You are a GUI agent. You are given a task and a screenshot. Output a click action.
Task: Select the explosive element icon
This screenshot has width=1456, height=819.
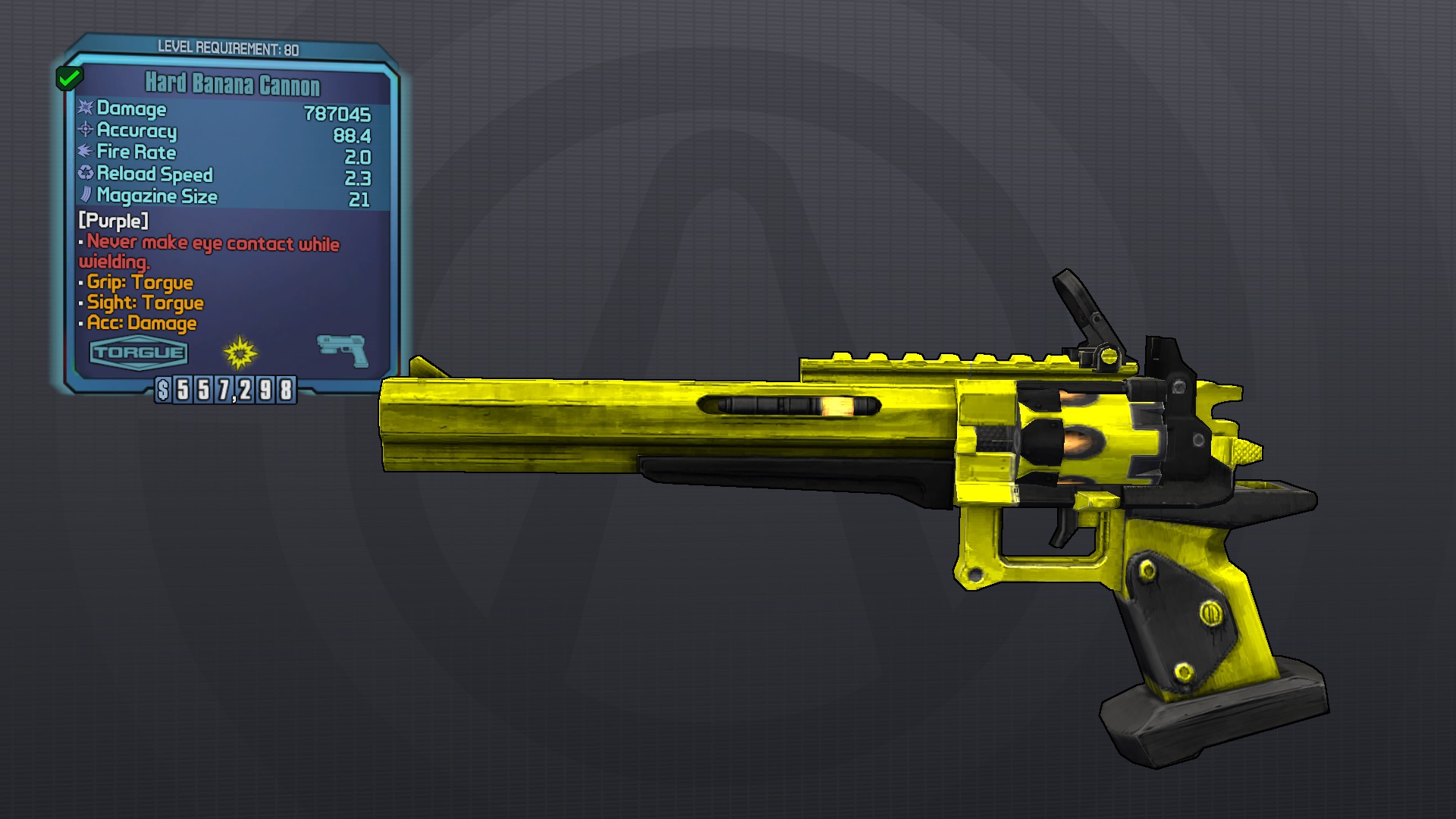[240, 352]
